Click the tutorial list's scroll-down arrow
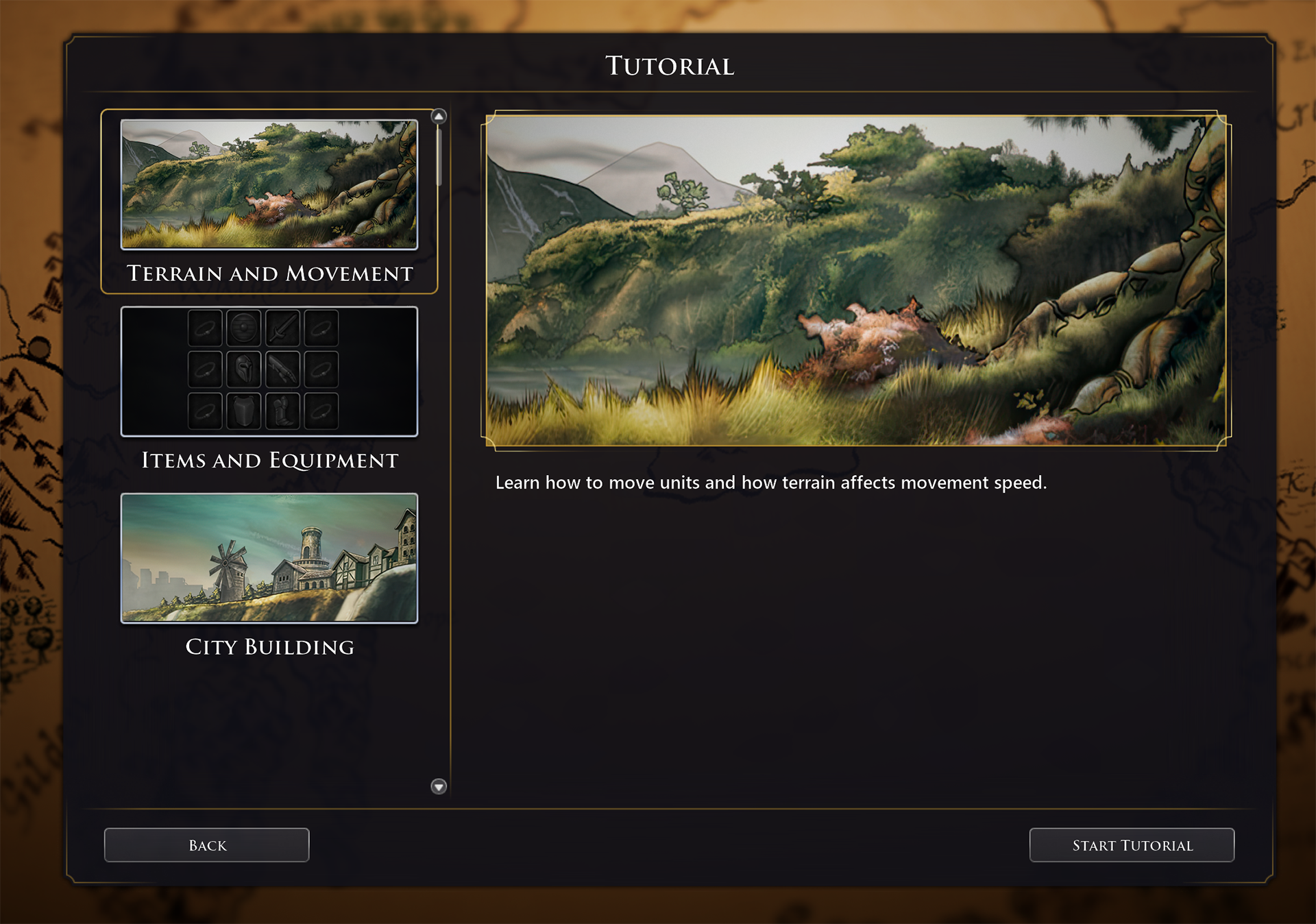This screenshot has height=924, width=1316. coord(439,786)
